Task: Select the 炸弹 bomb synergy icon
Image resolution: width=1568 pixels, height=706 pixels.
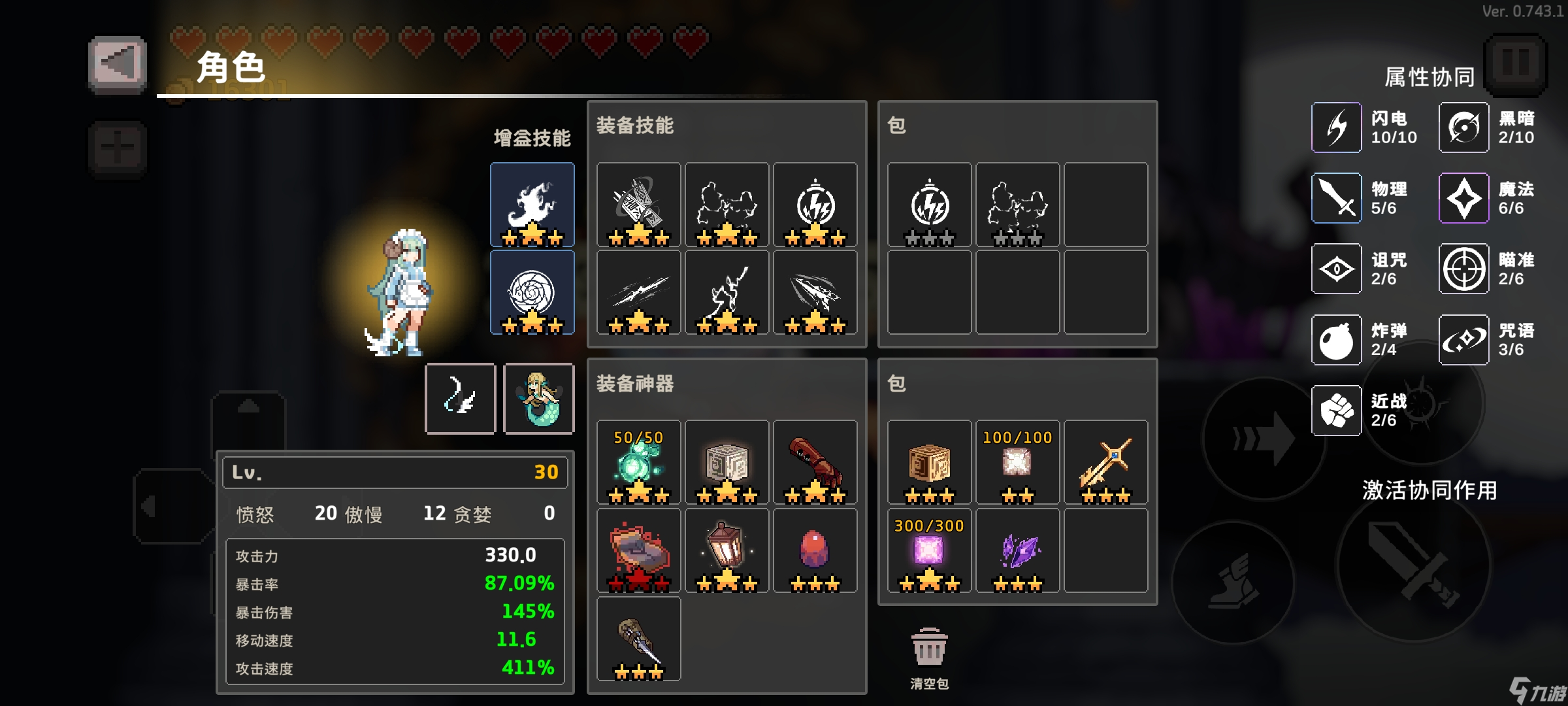Action: [x=1335, y=339]
